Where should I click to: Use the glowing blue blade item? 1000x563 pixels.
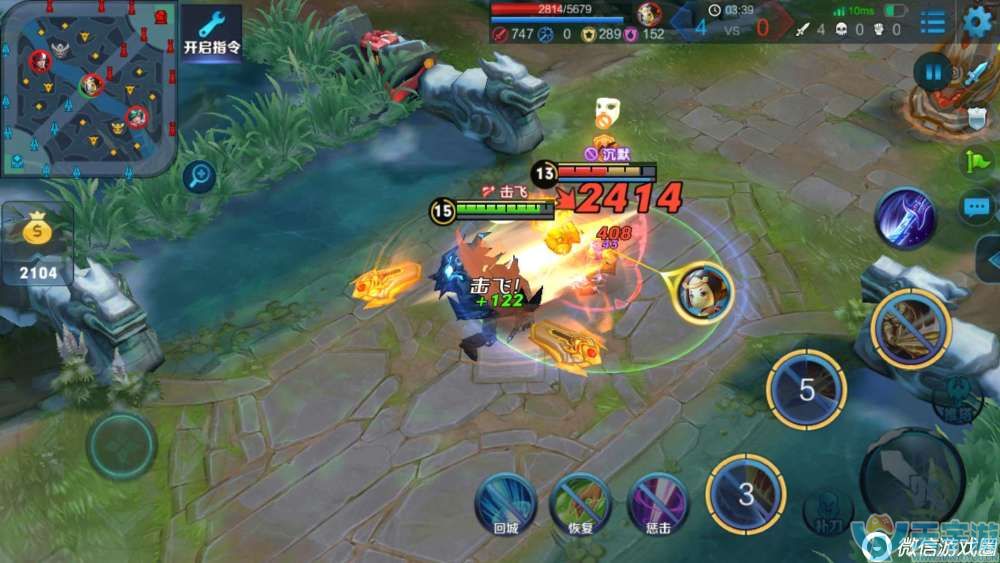[905, 217]
